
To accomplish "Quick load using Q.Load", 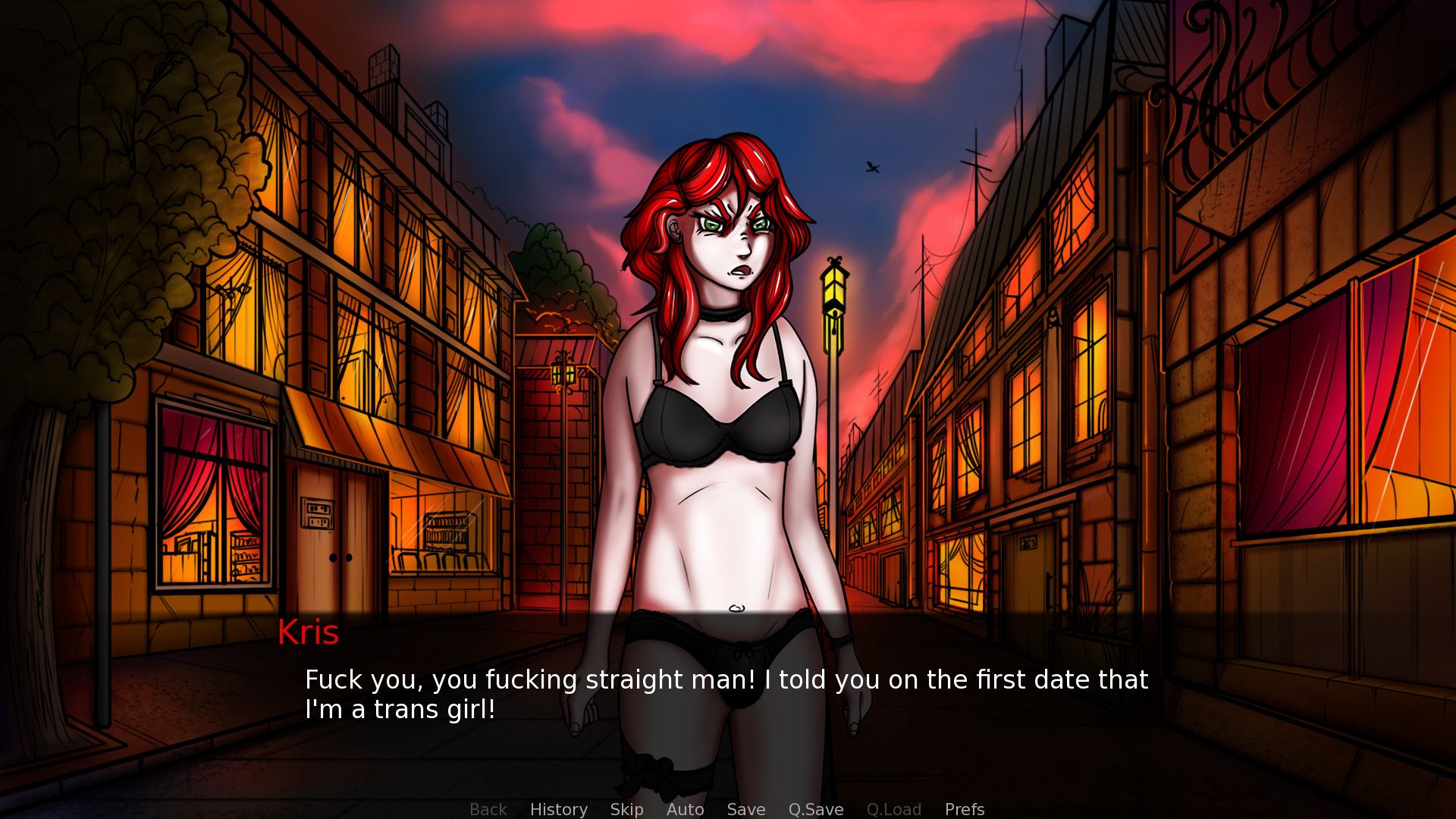I will tap(893, 809).
